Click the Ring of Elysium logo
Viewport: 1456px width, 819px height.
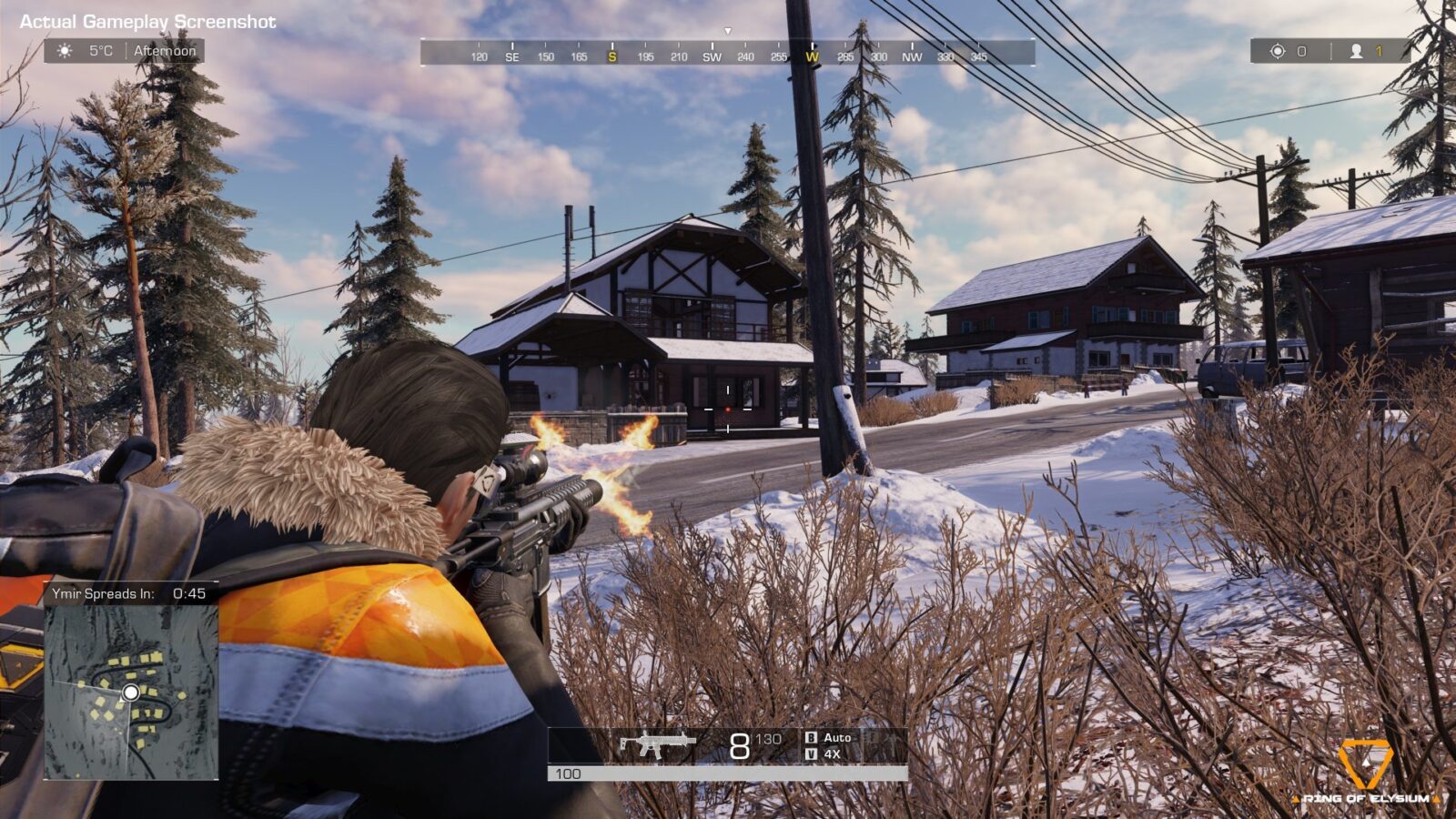[x=1365, y=772]
